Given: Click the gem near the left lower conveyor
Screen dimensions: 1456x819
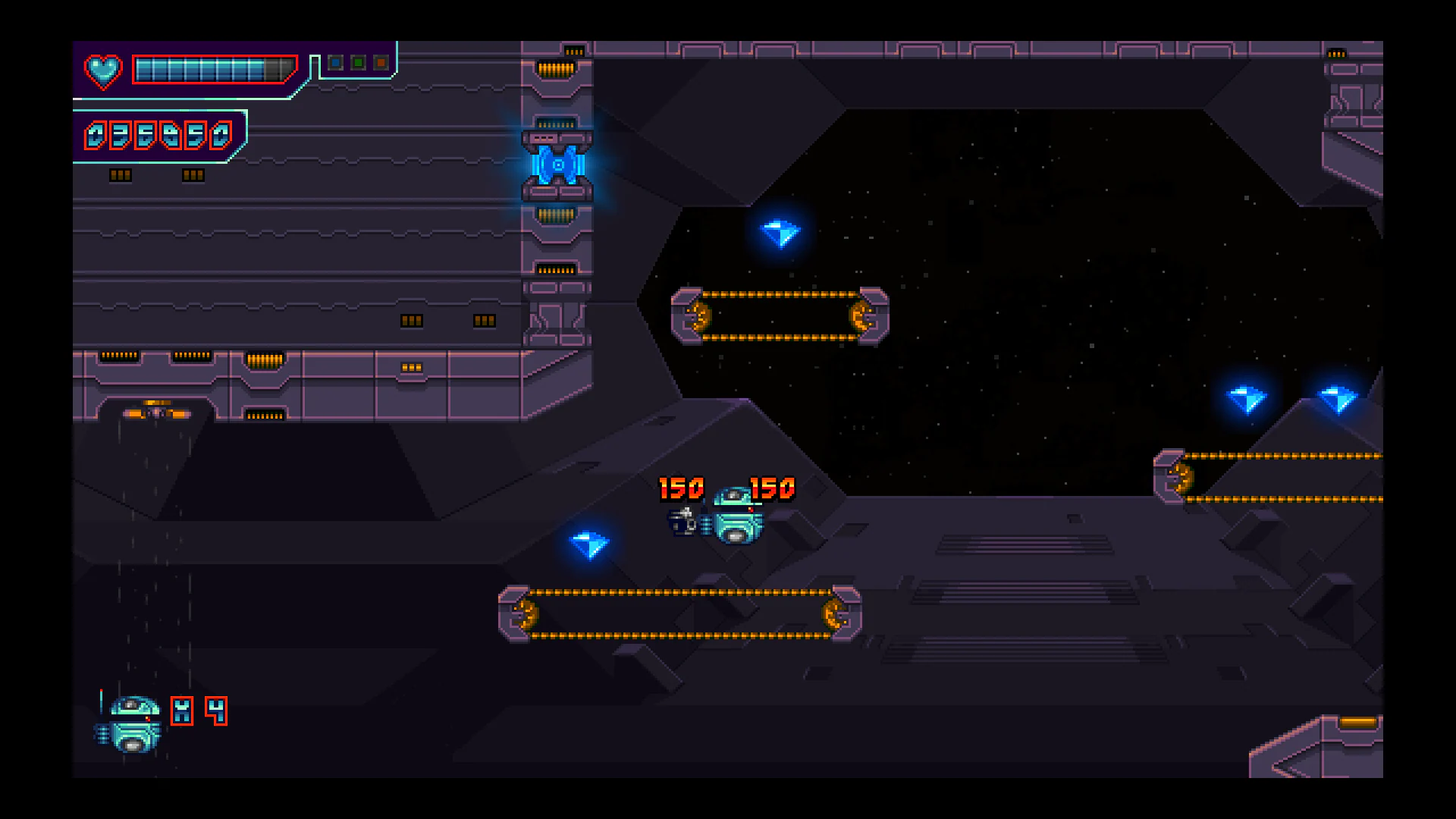Looking at the screenshot, I should coord(591,544).
